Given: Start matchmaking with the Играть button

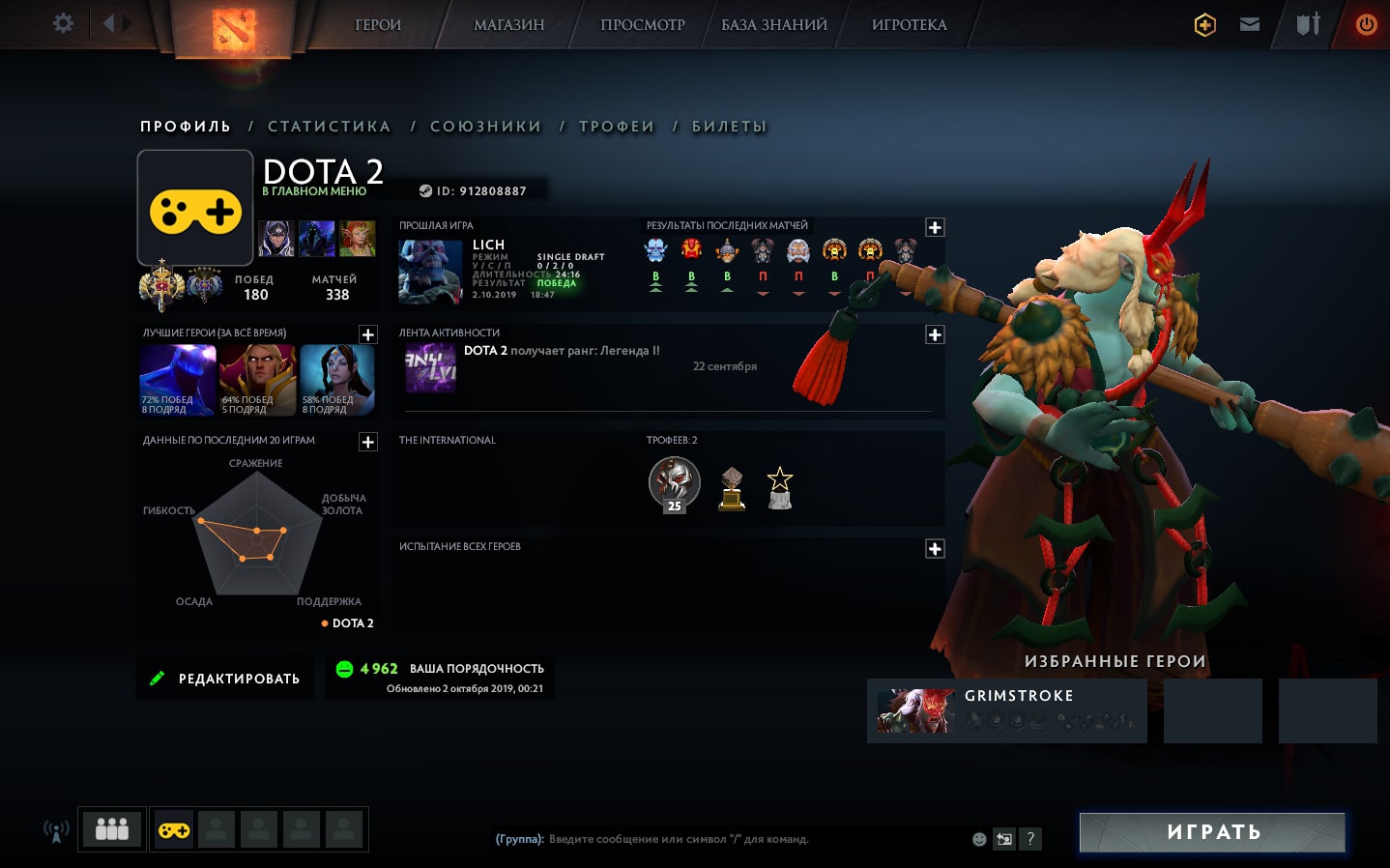Looking at the screenshot, I should pyautogui.click(x=1212, y=832).
